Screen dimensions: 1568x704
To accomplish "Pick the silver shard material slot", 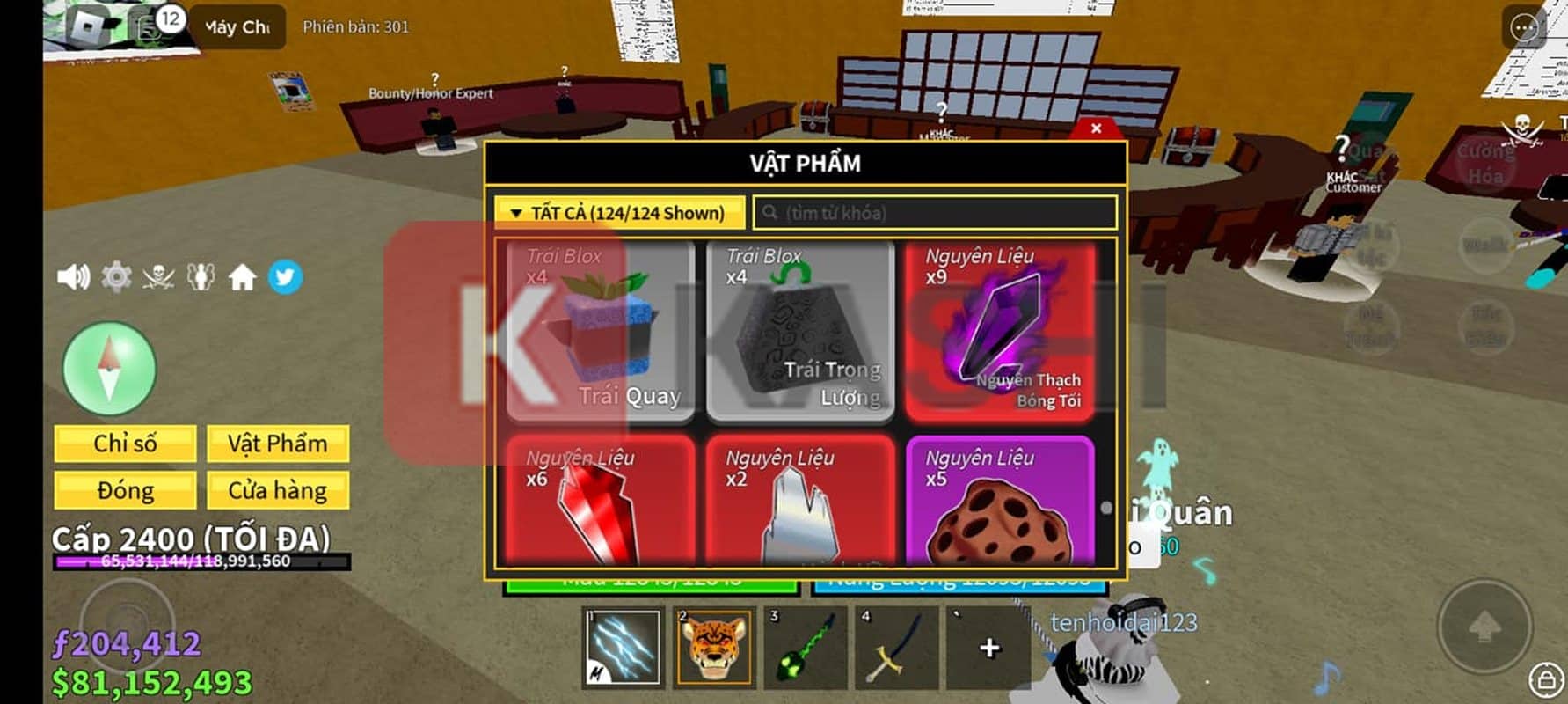I will click(800, 500).
